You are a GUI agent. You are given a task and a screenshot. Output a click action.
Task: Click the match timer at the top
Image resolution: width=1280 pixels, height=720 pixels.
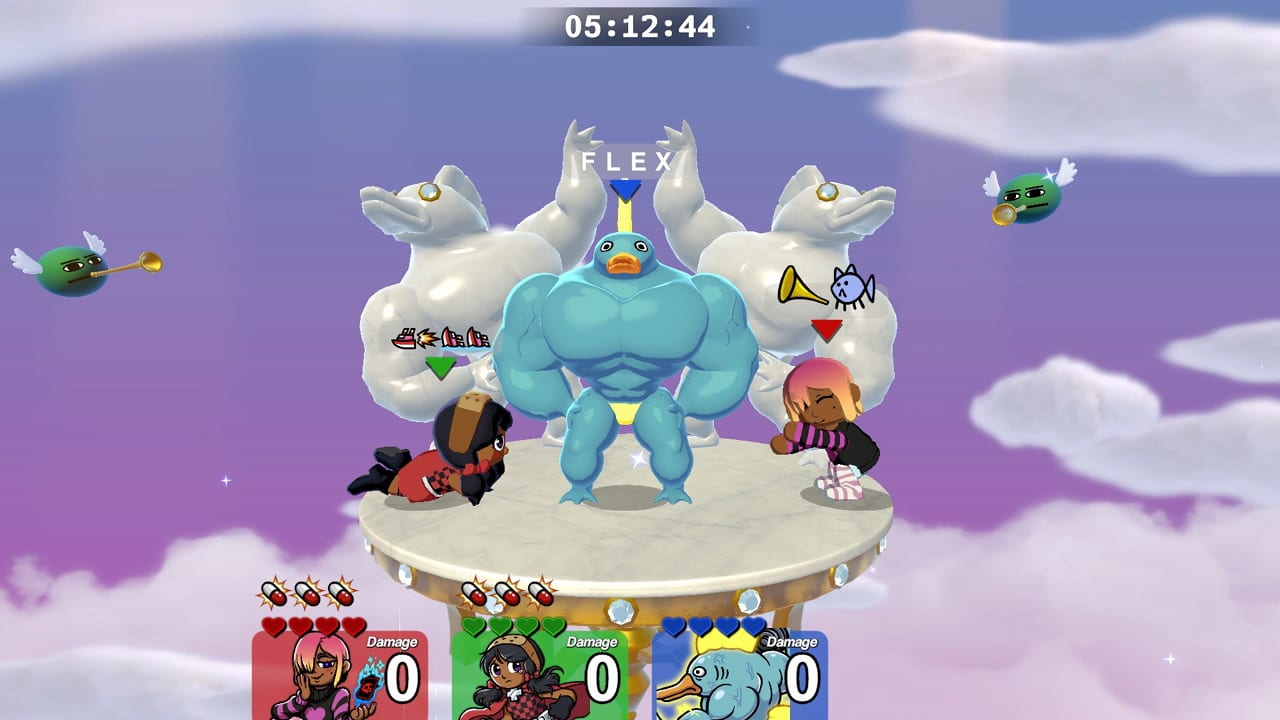pos(640,27)
